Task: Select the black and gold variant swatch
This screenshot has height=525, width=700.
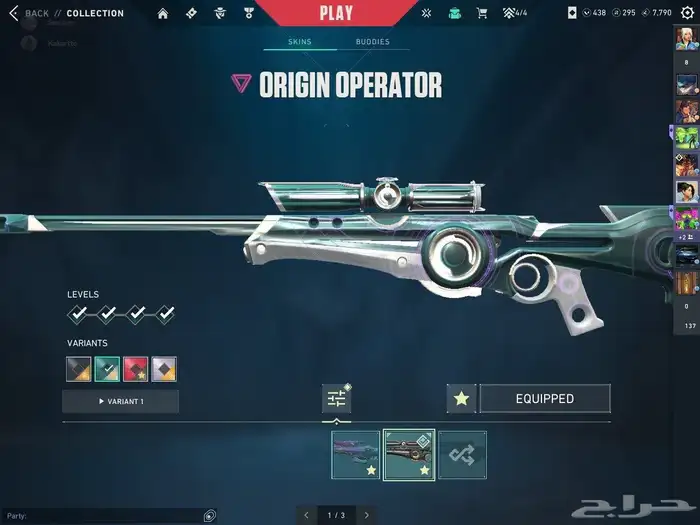Action: 78,369
